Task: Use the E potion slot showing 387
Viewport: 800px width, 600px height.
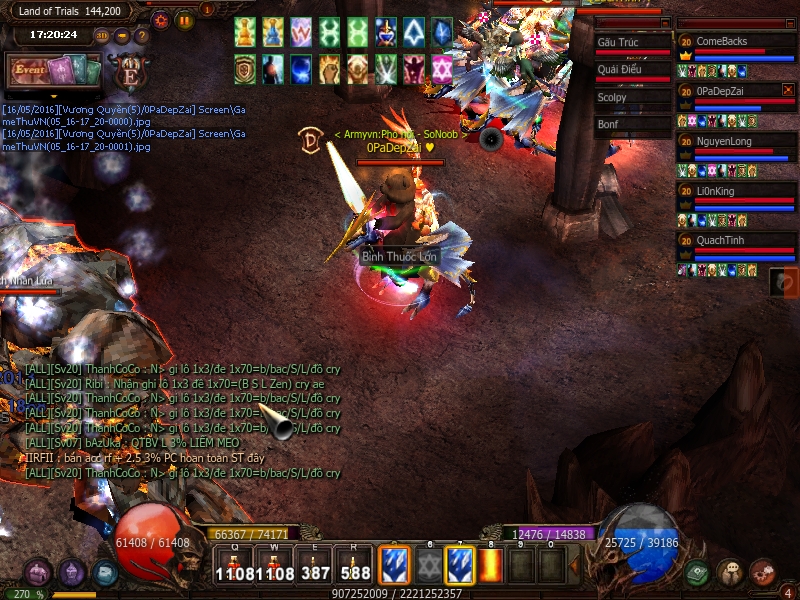Action: tap(315, 565)
